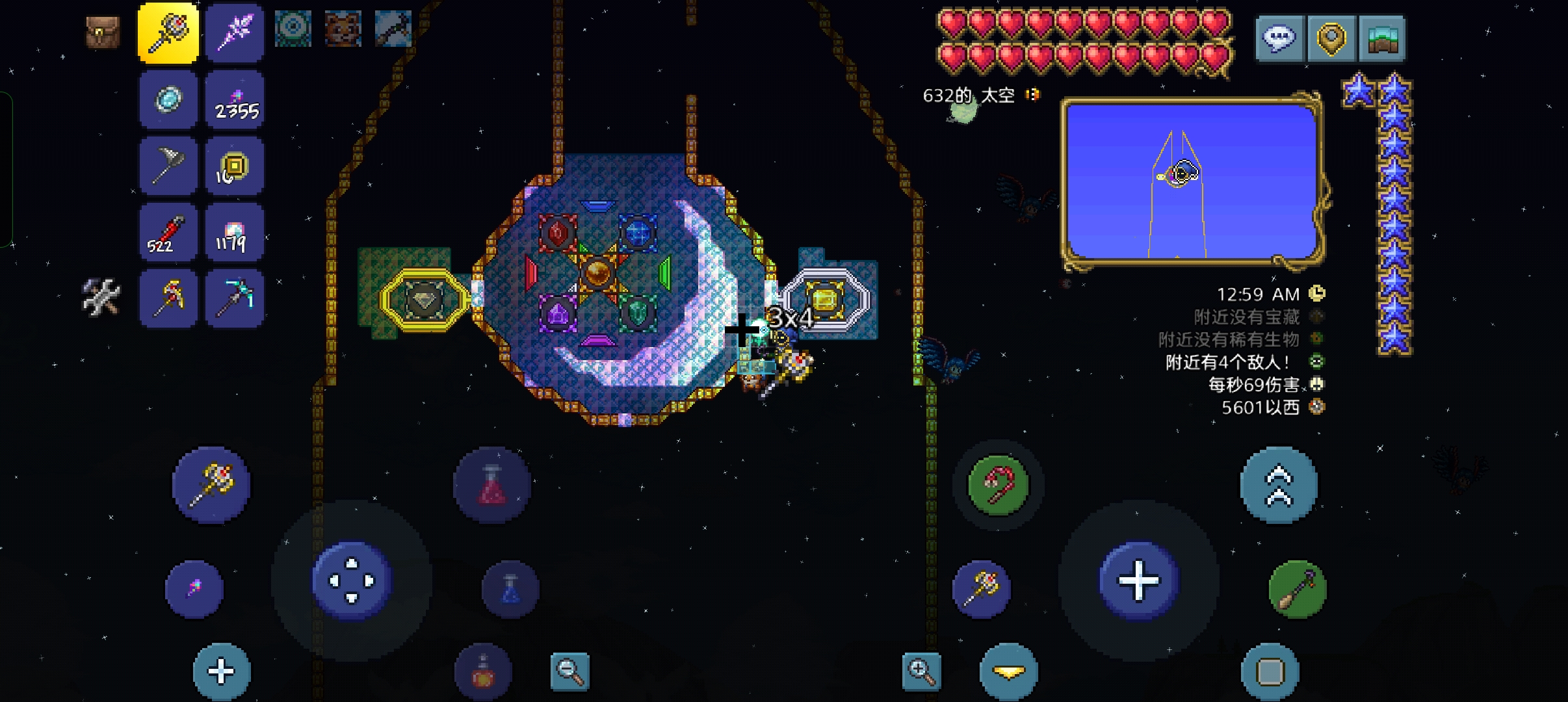Viewport: 1568px width, 702px height.
Task: Select the highlighted golden staff hotbar slot
Action: tap(168, 32)
